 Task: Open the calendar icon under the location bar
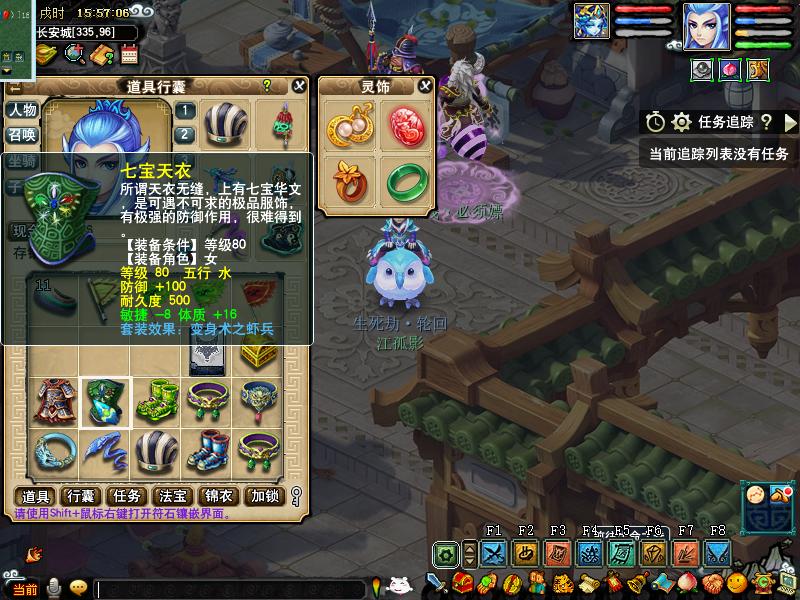pyautogui.click(x=127, y=54)
